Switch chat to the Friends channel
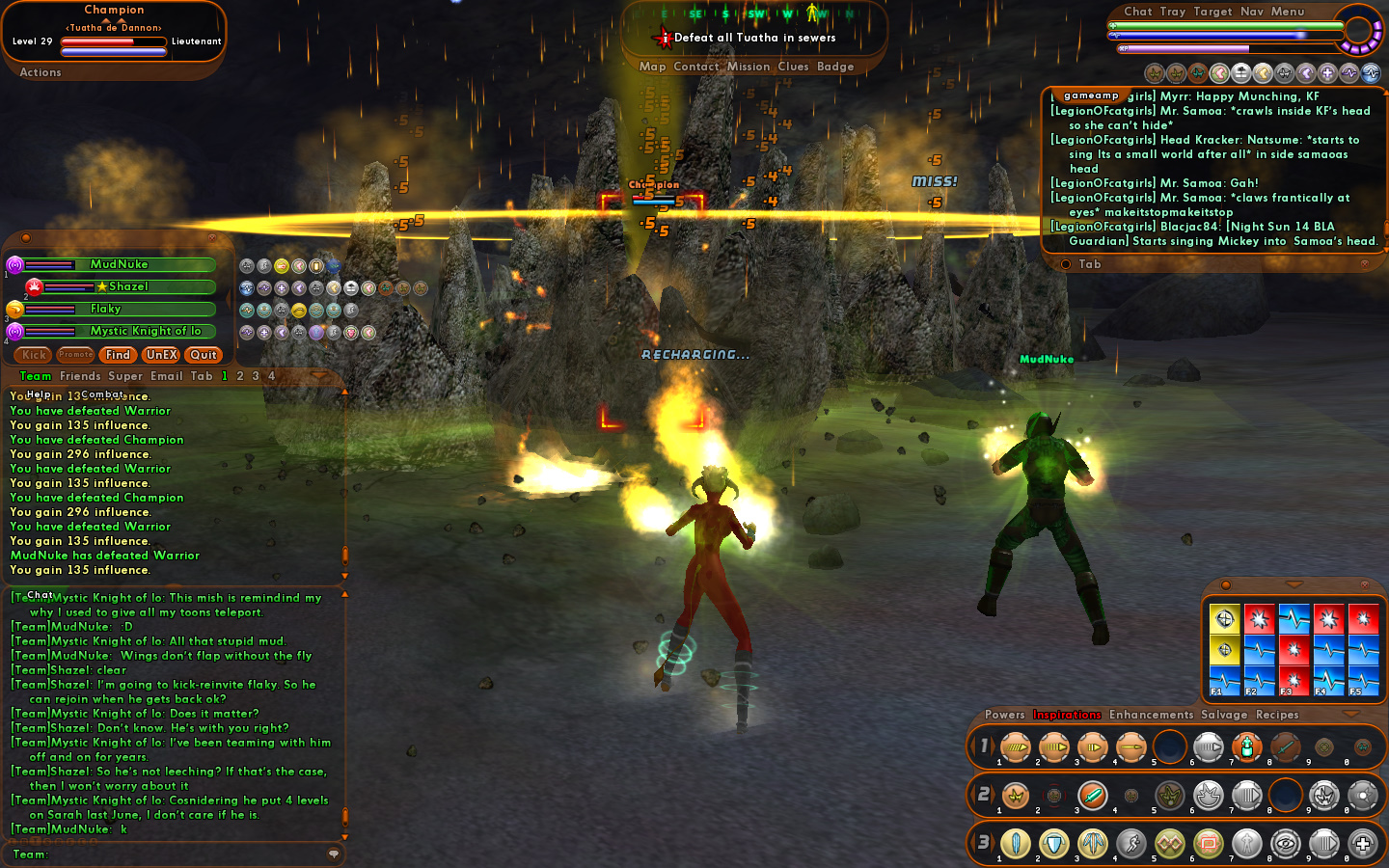Viewport: 1389px width, 868px height. tap(80, 376)
